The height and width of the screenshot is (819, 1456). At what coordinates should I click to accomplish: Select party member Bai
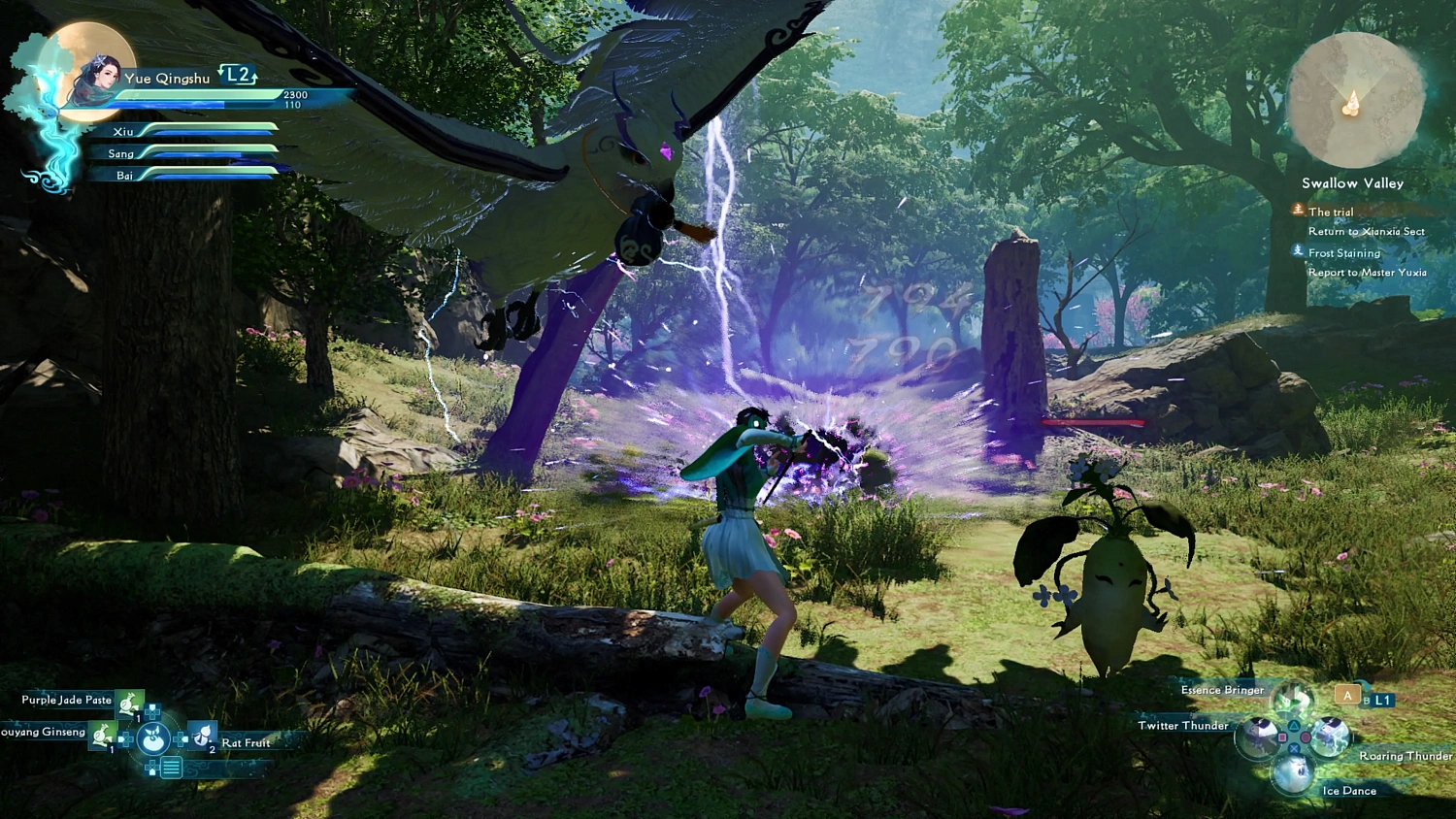click(124, 176)
